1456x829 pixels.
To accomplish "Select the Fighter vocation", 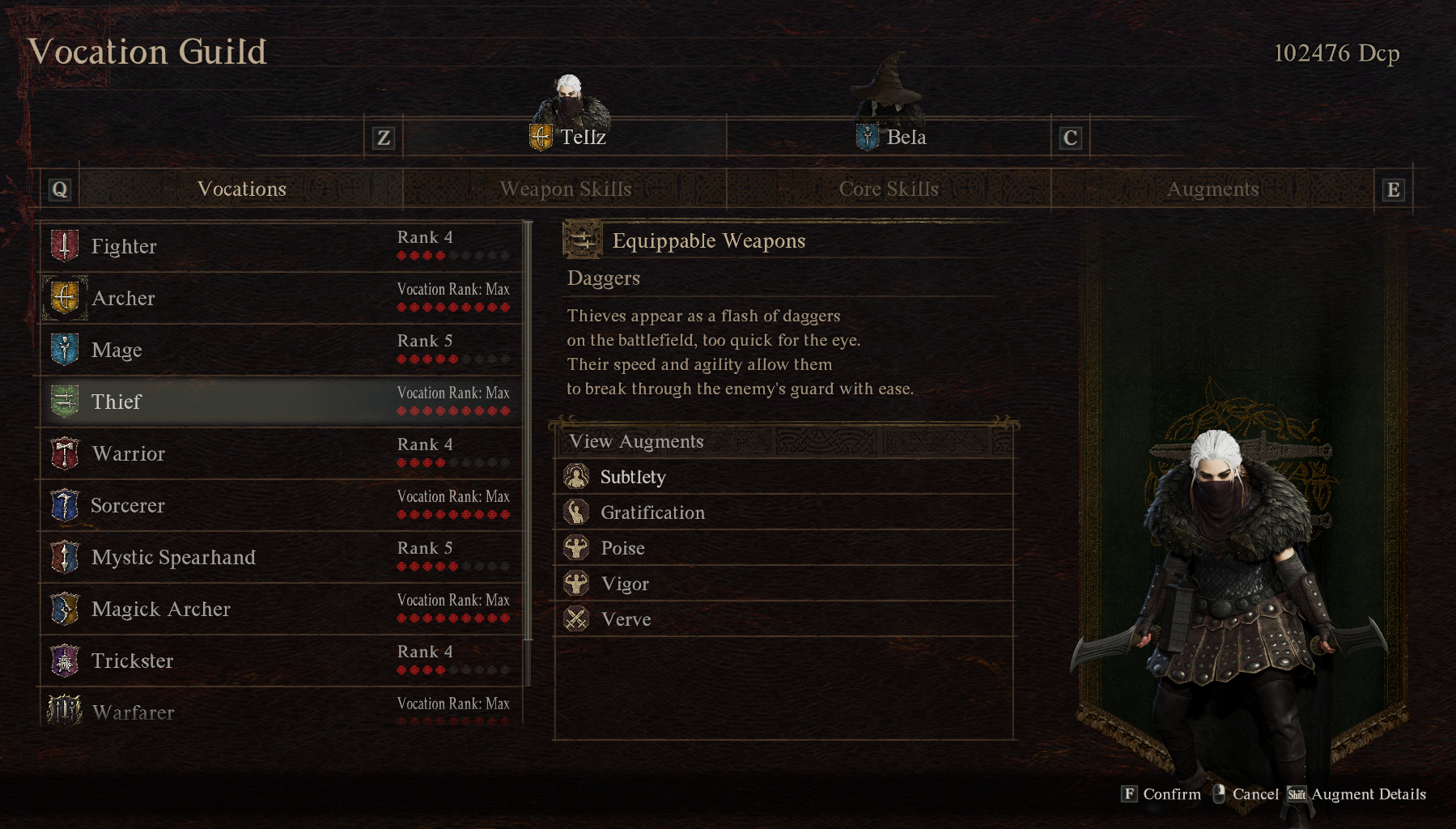I will (x=279, y=246).
